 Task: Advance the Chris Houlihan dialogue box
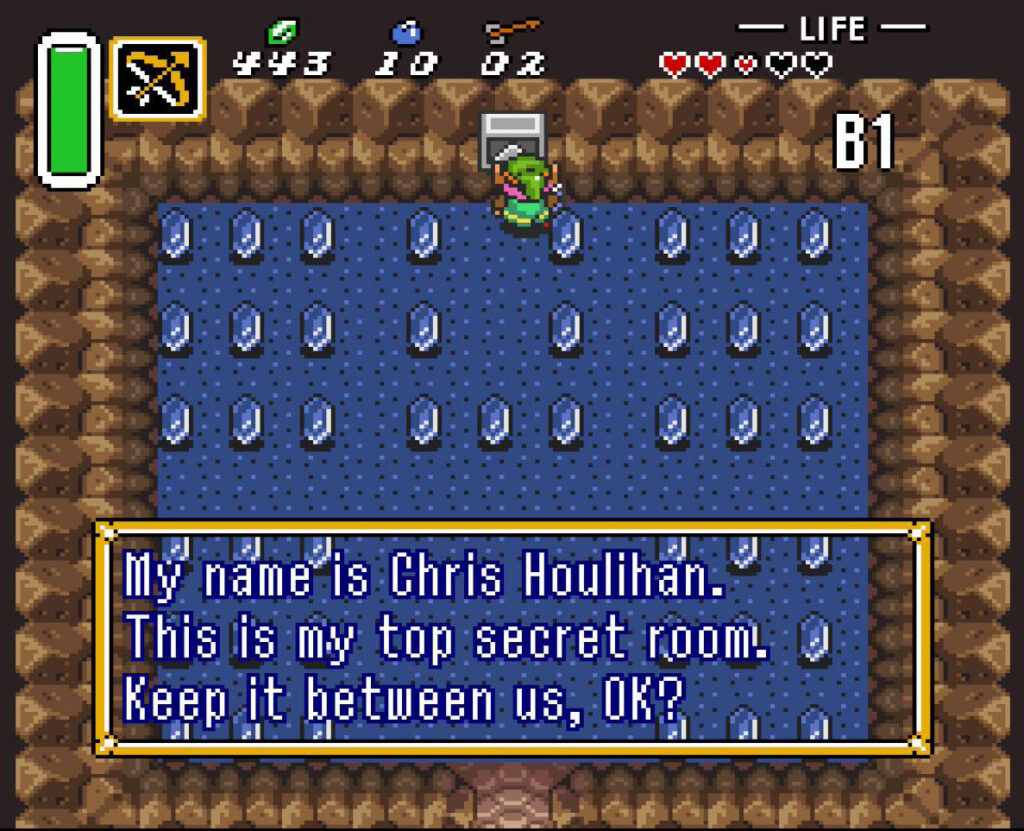click(x=512, y=636)
